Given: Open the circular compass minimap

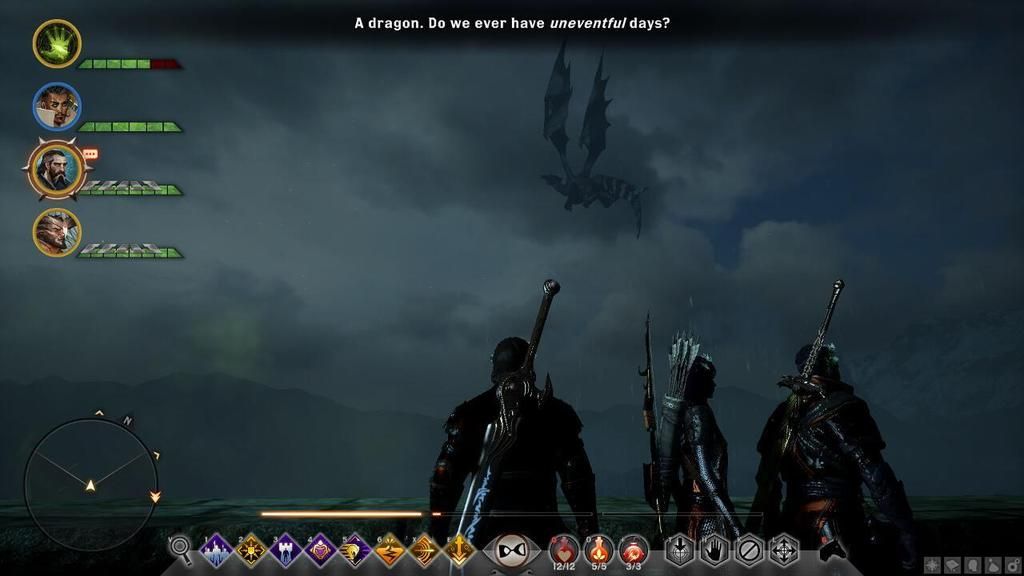Looking at the screenshot, I should 90,484.
